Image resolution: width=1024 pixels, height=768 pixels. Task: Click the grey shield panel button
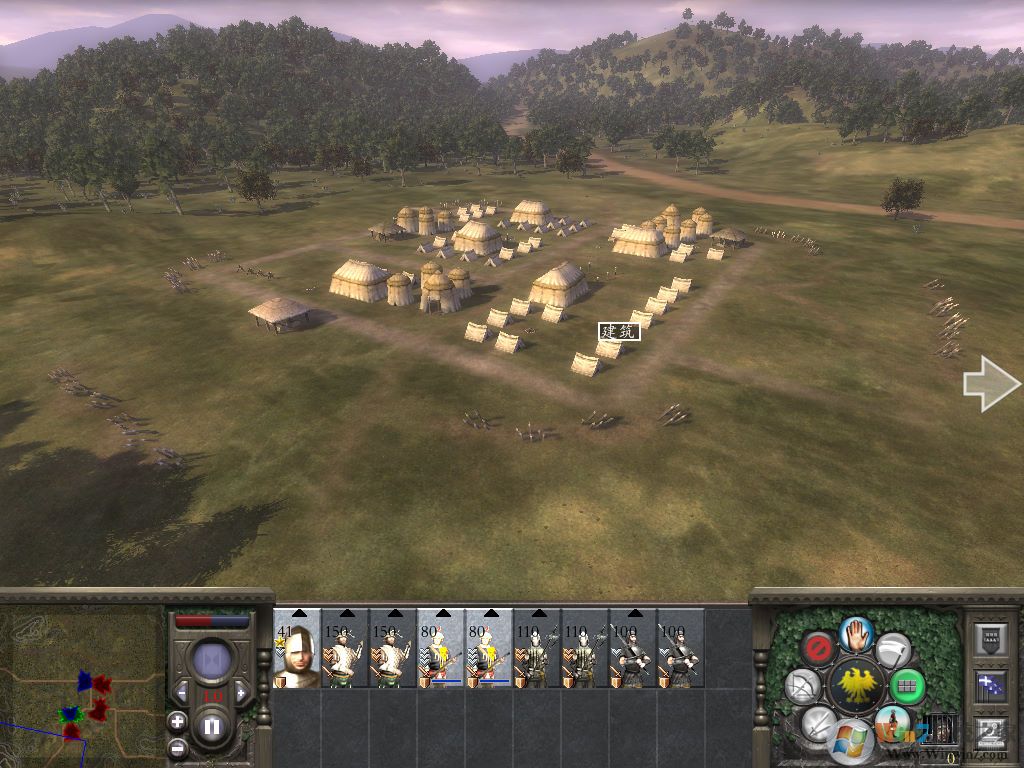(x=989, y=640)
